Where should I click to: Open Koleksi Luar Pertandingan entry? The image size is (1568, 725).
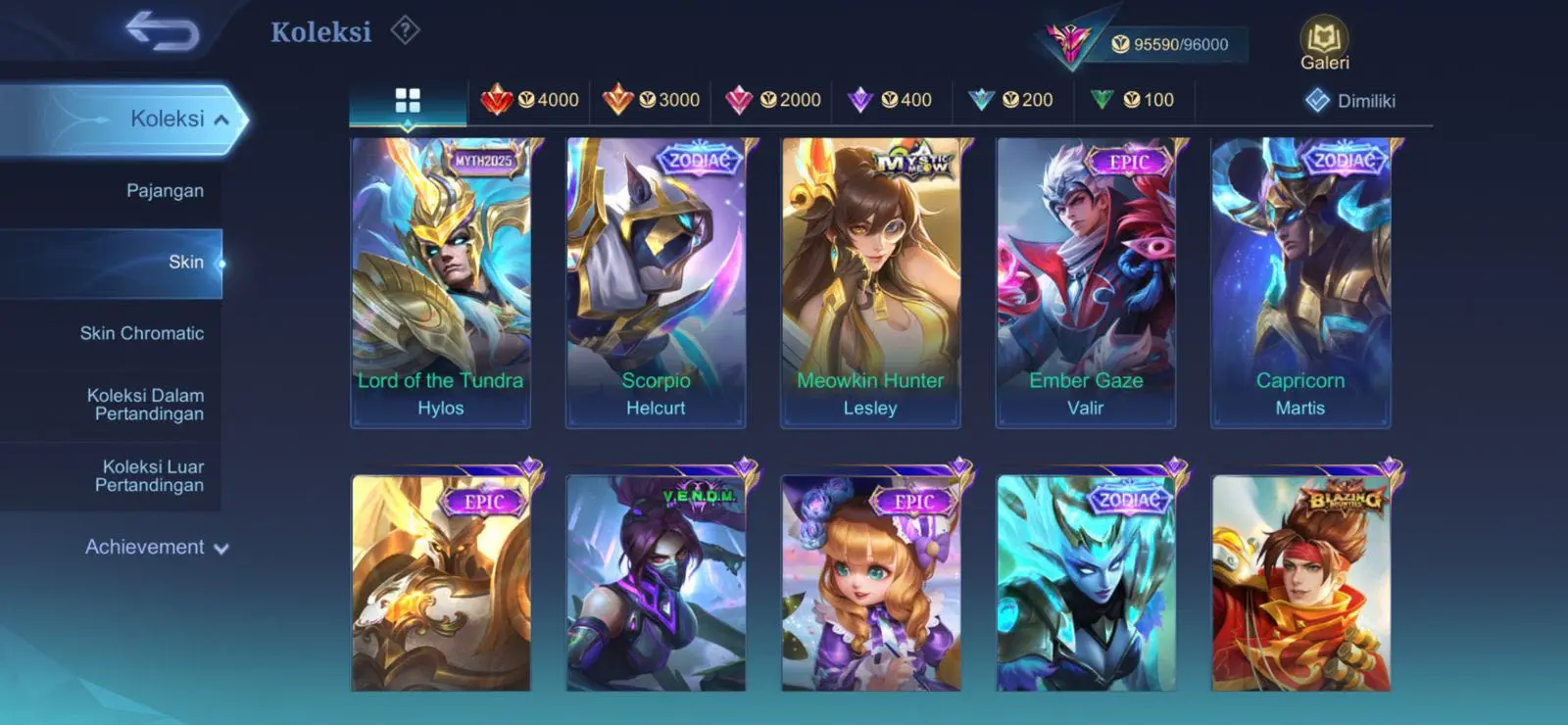pyautogui.click(x=150, y=475)
